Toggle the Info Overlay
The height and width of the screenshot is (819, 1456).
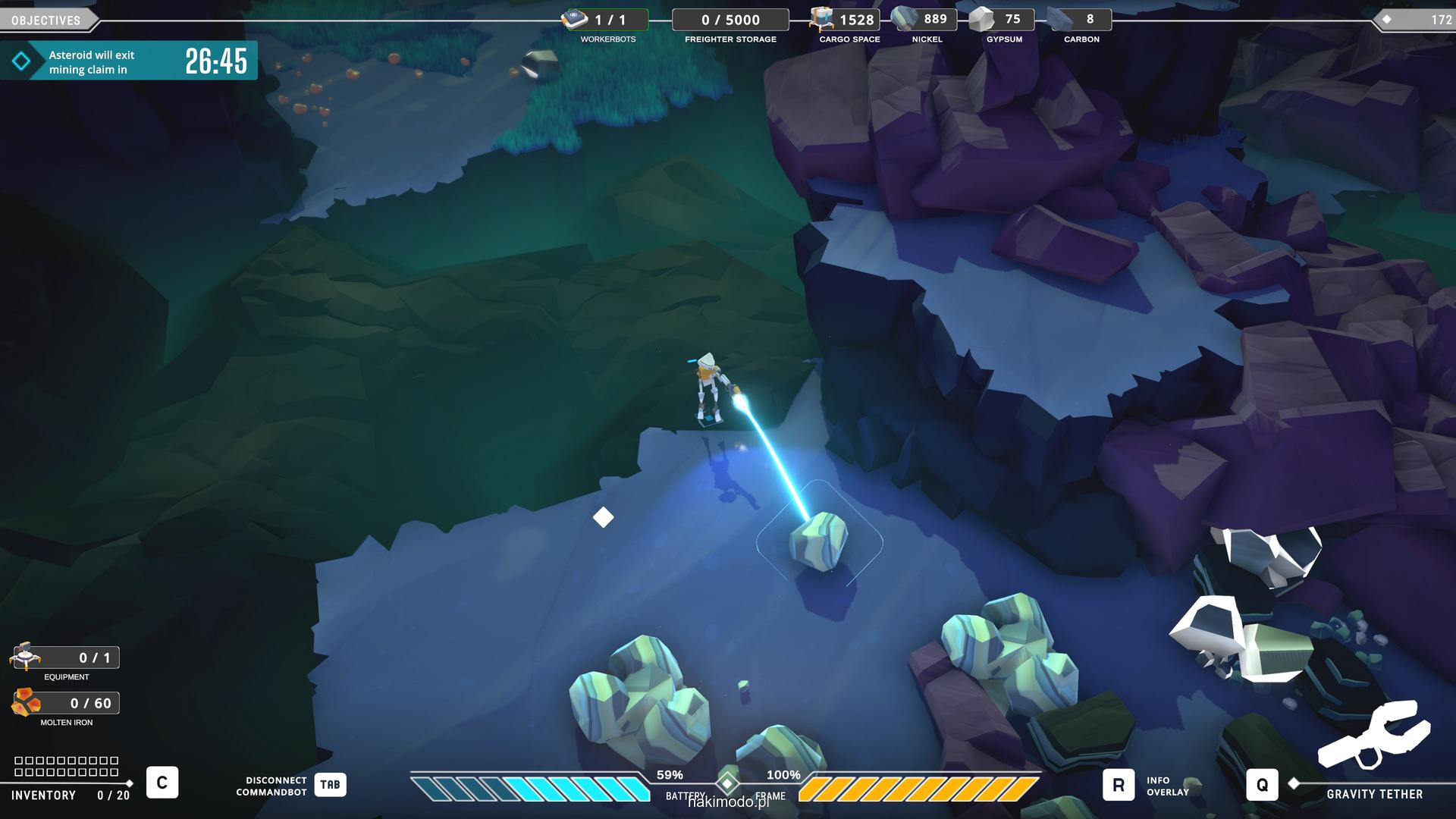(x=1119, y=785)
